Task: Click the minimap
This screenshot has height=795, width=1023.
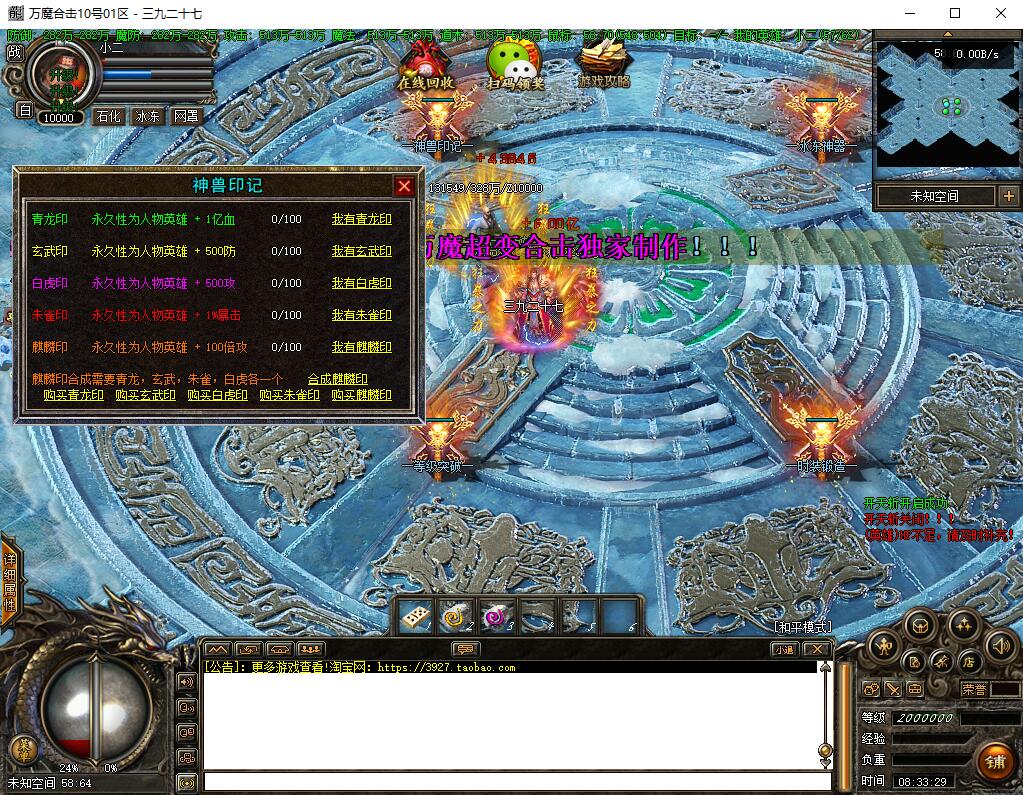Action: pos(948,105)
